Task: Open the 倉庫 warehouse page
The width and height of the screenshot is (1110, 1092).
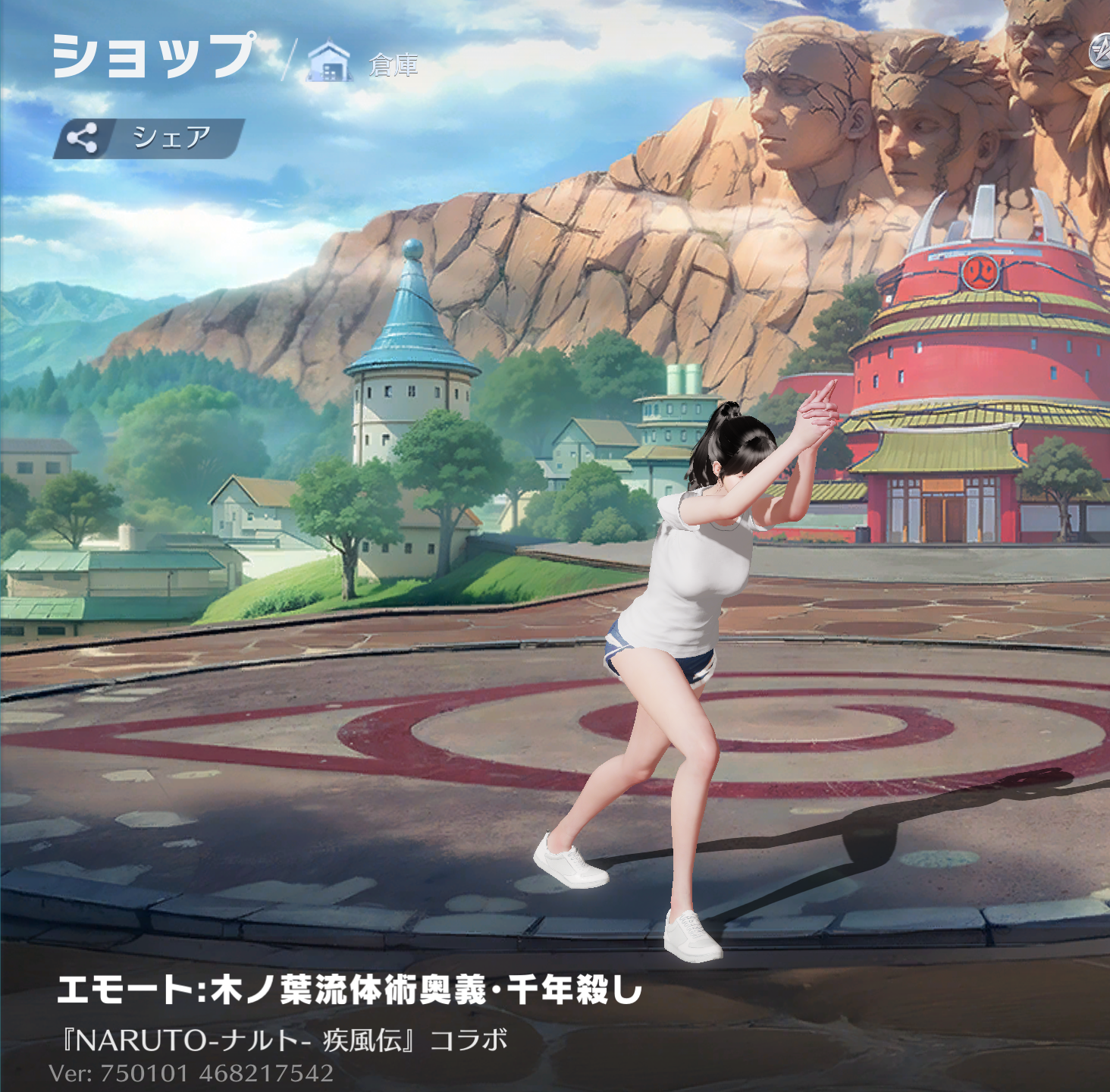Action: (x=364, y=64)
